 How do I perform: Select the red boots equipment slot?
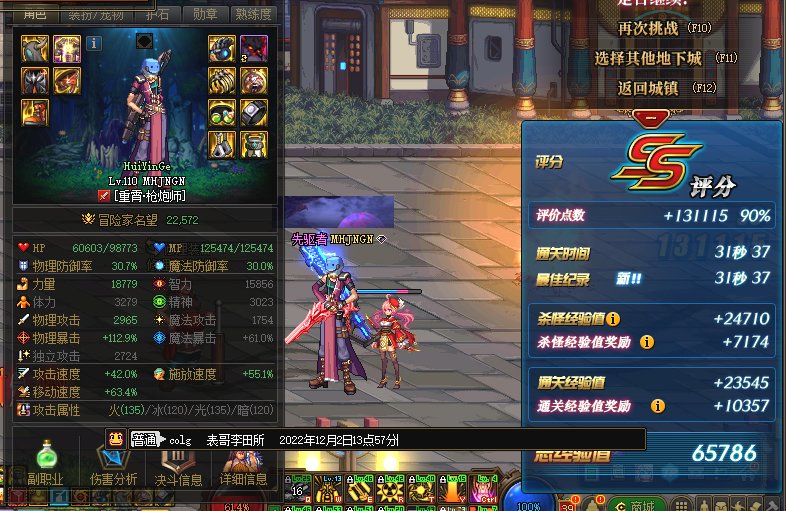click(x=35, y=111)
